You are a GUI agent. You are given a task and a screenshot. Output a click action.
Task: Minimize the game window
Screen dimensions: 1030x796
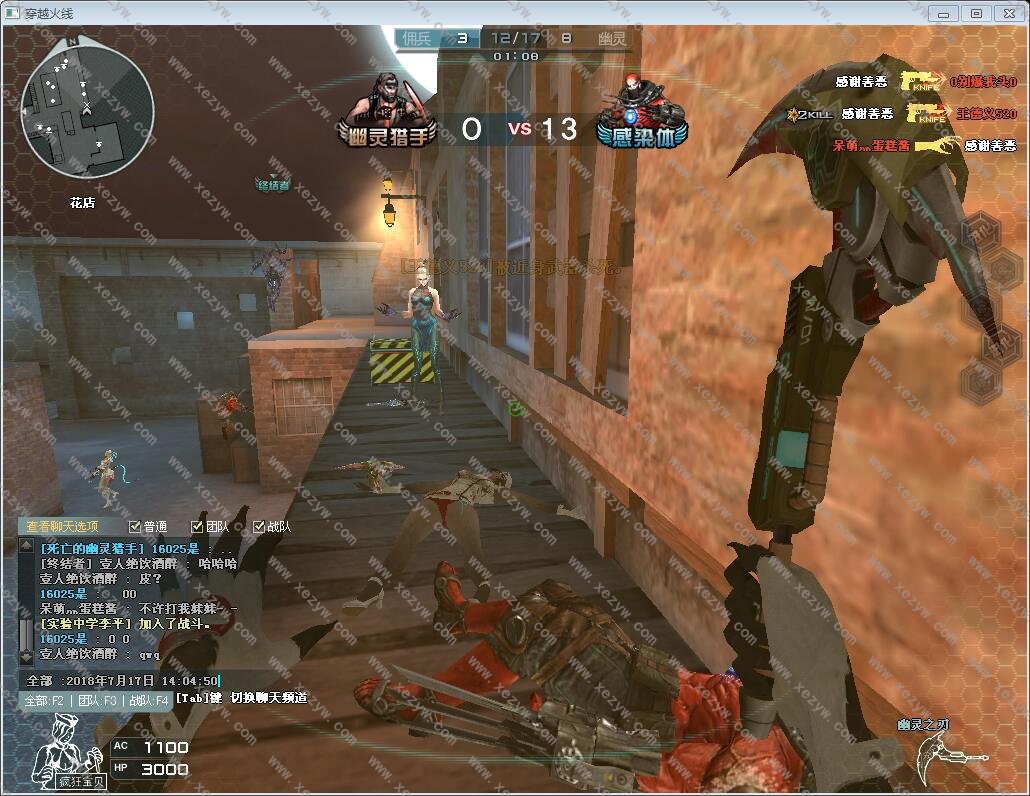[942, 13]
